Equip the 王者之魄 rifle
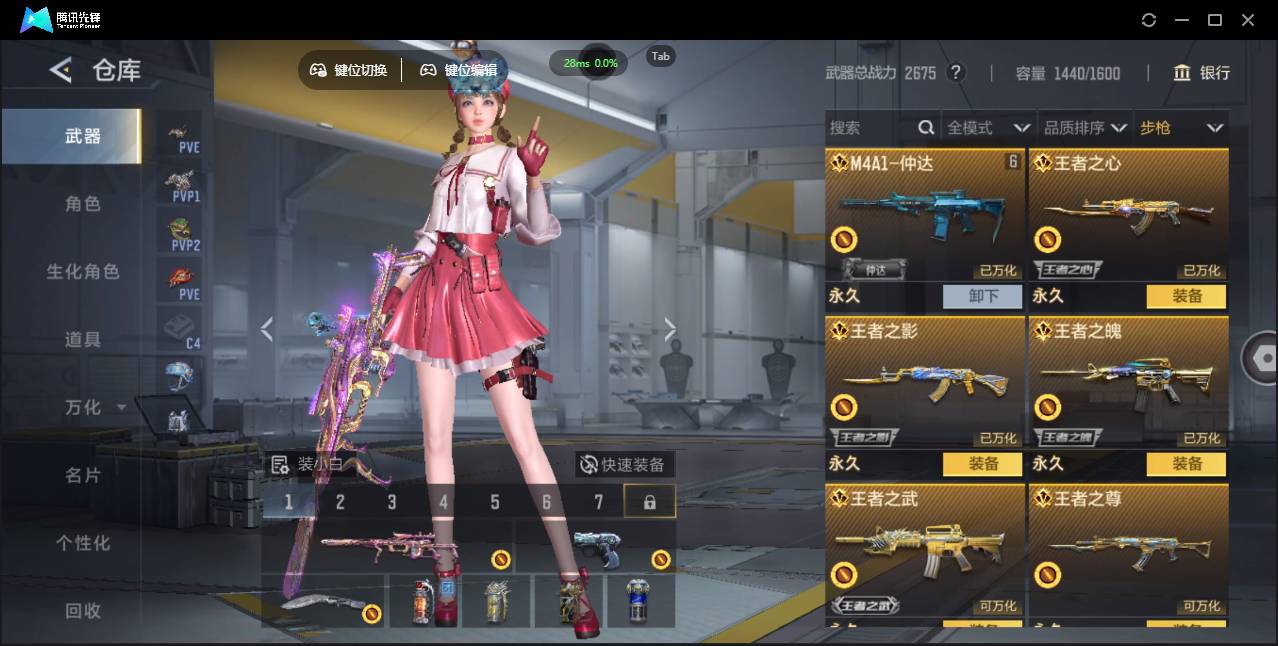1278x646 pixels. [1187, 464]
